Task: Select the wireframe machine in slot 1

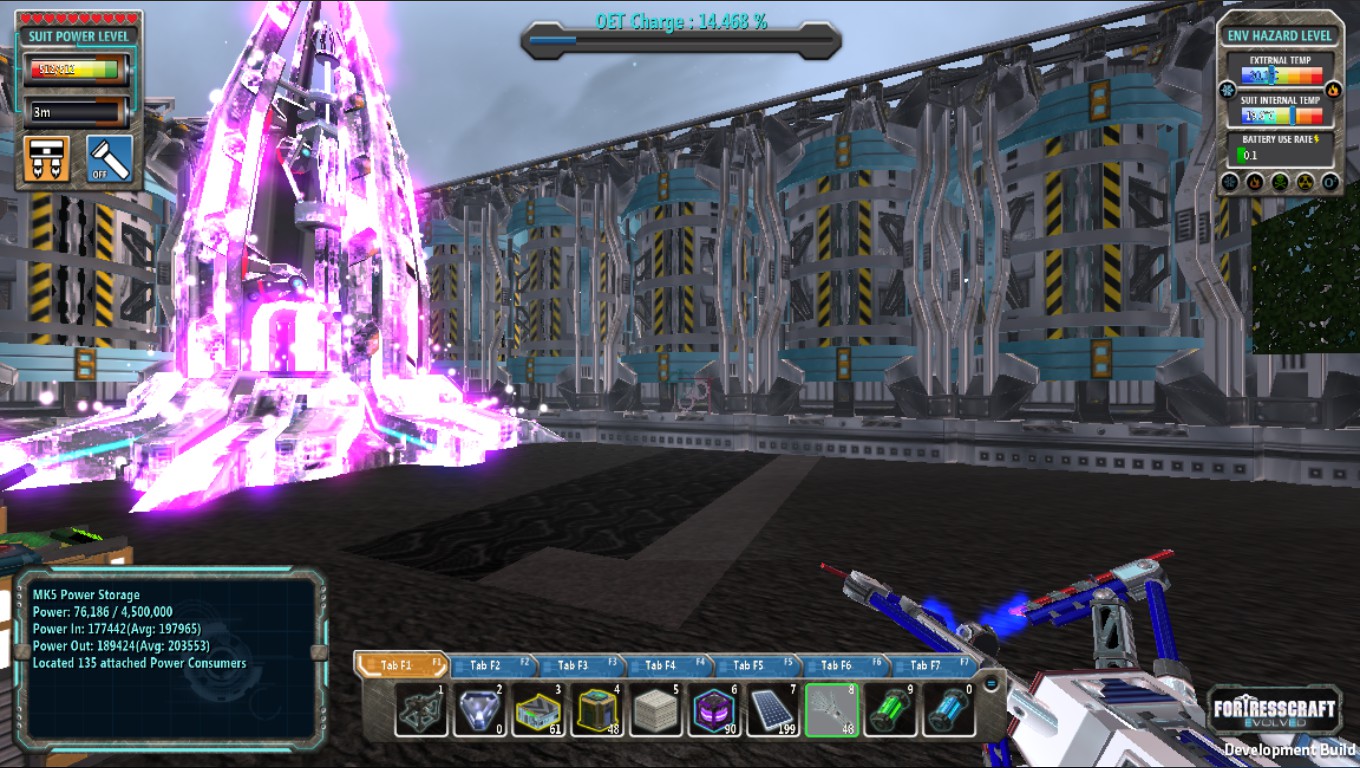Action: (x=421, y=710)
